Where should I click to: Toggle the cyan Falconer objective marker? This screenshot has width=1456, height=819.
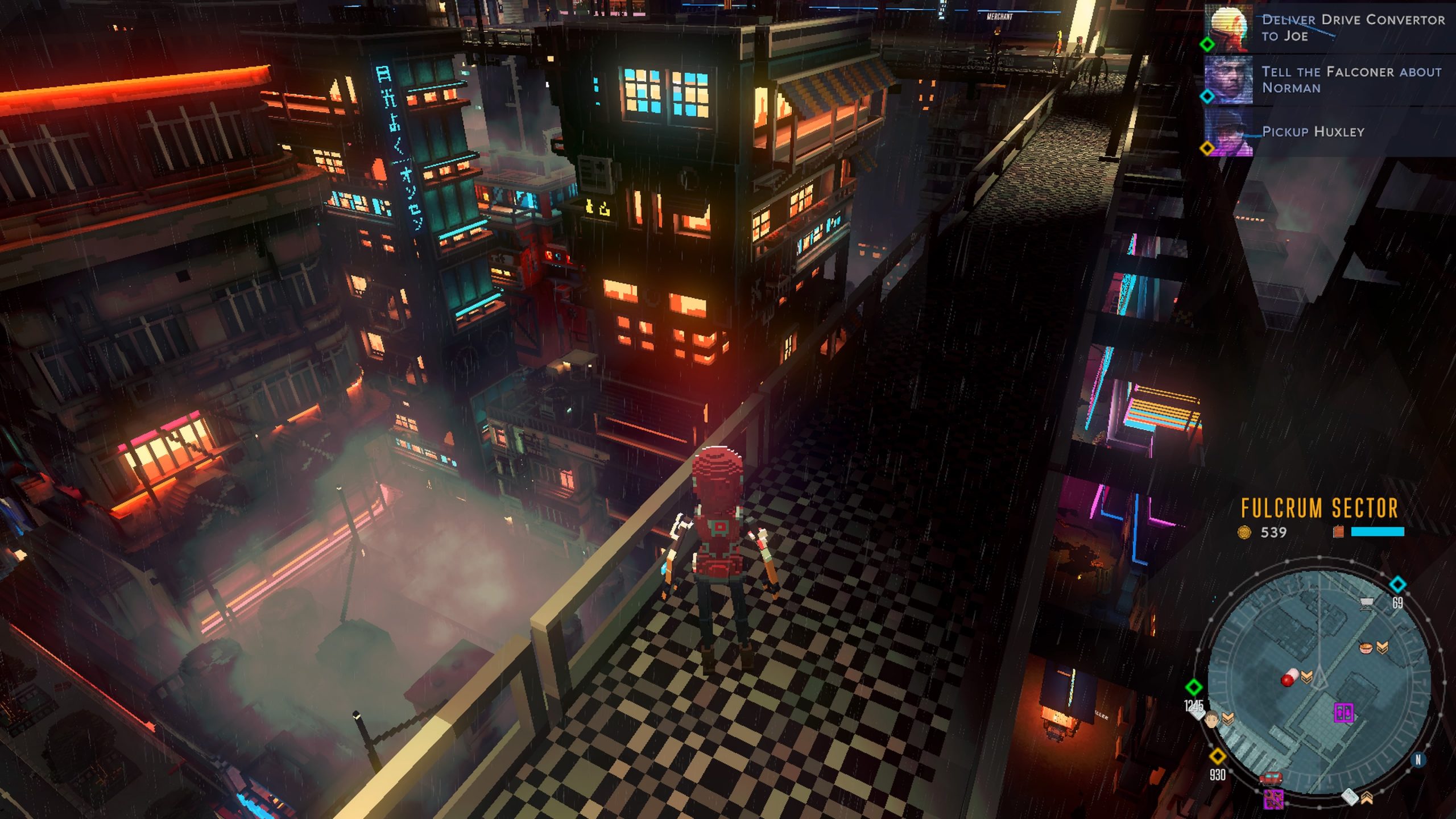[1207, 96]
